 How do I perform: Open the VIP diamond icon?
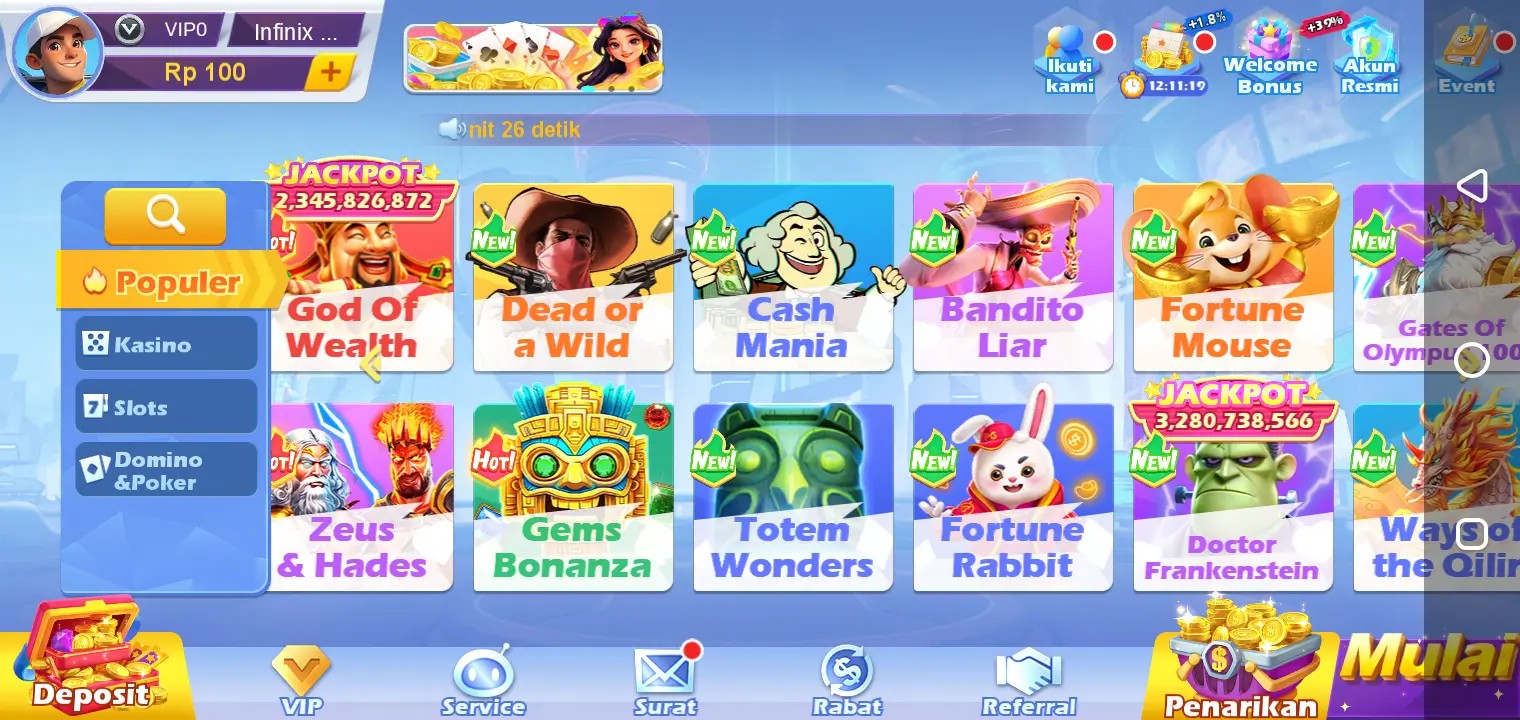point(302,672)
